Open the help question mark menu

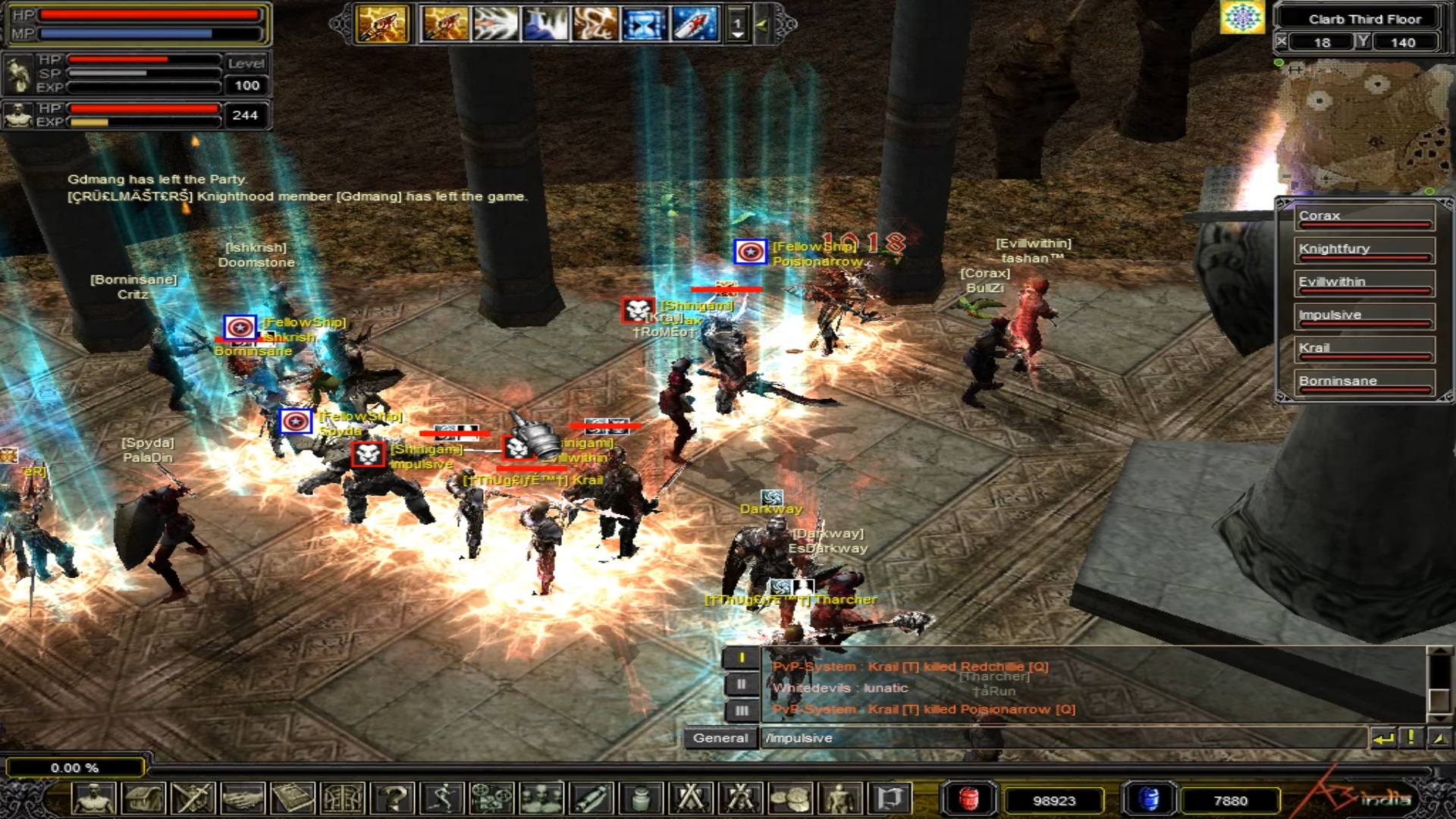click(x=394, y=799)
